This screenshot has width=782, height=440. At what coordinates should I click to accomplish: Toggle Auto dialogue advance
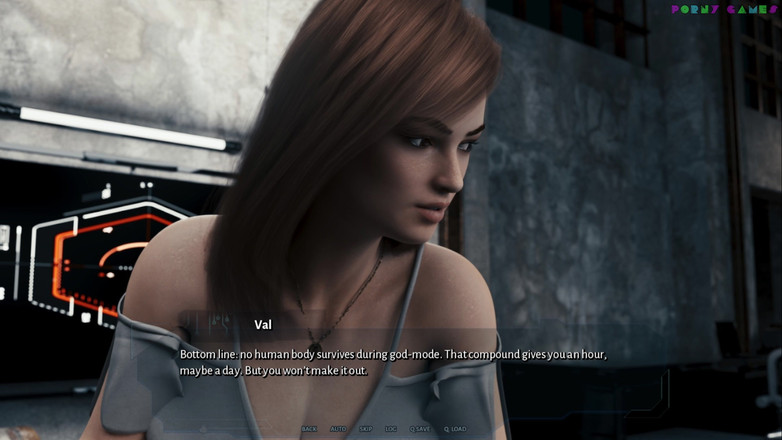click(x=337, y=429)
